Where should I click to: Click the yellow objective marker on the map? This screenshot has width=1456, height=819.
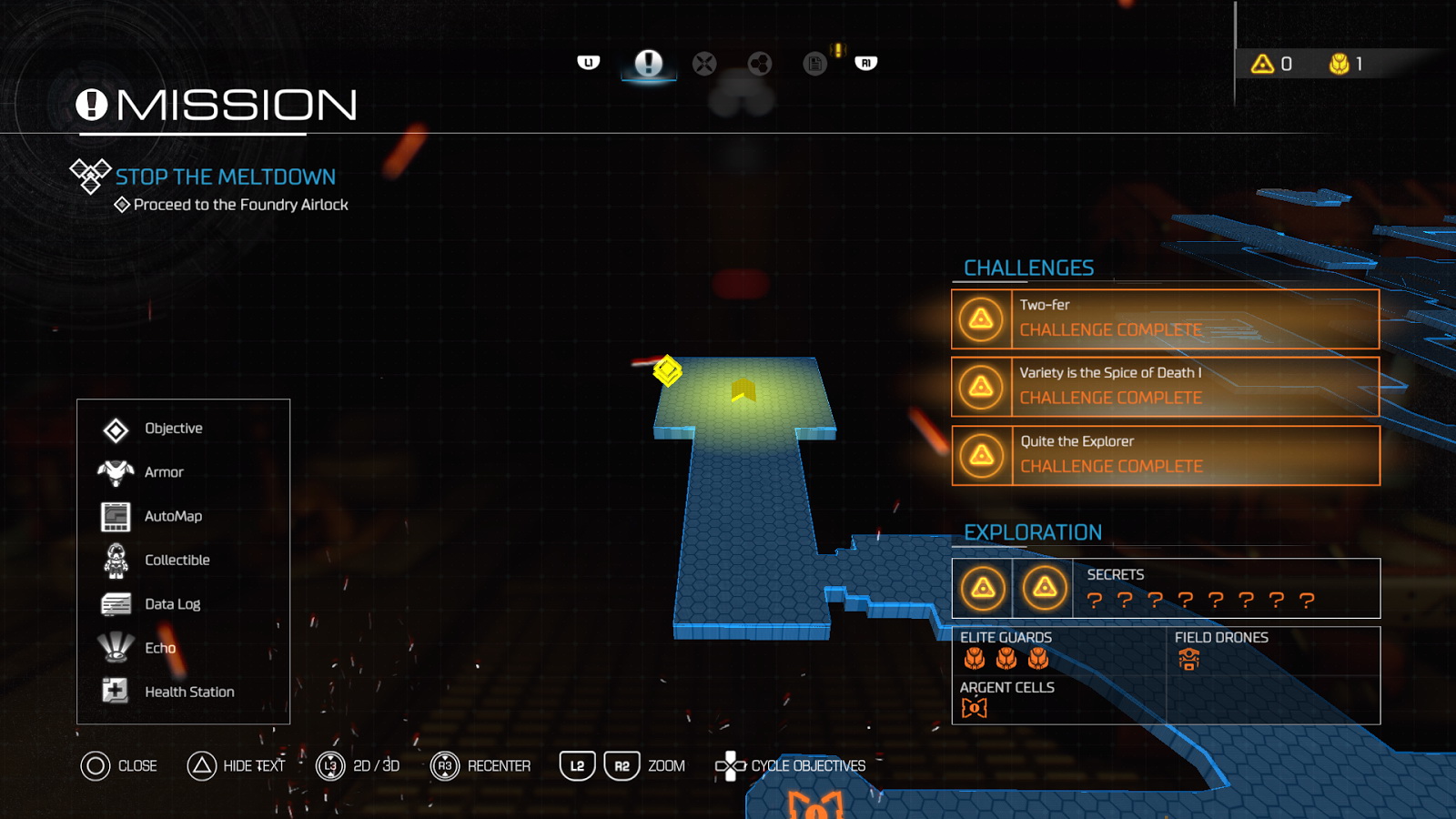(667, 370)
